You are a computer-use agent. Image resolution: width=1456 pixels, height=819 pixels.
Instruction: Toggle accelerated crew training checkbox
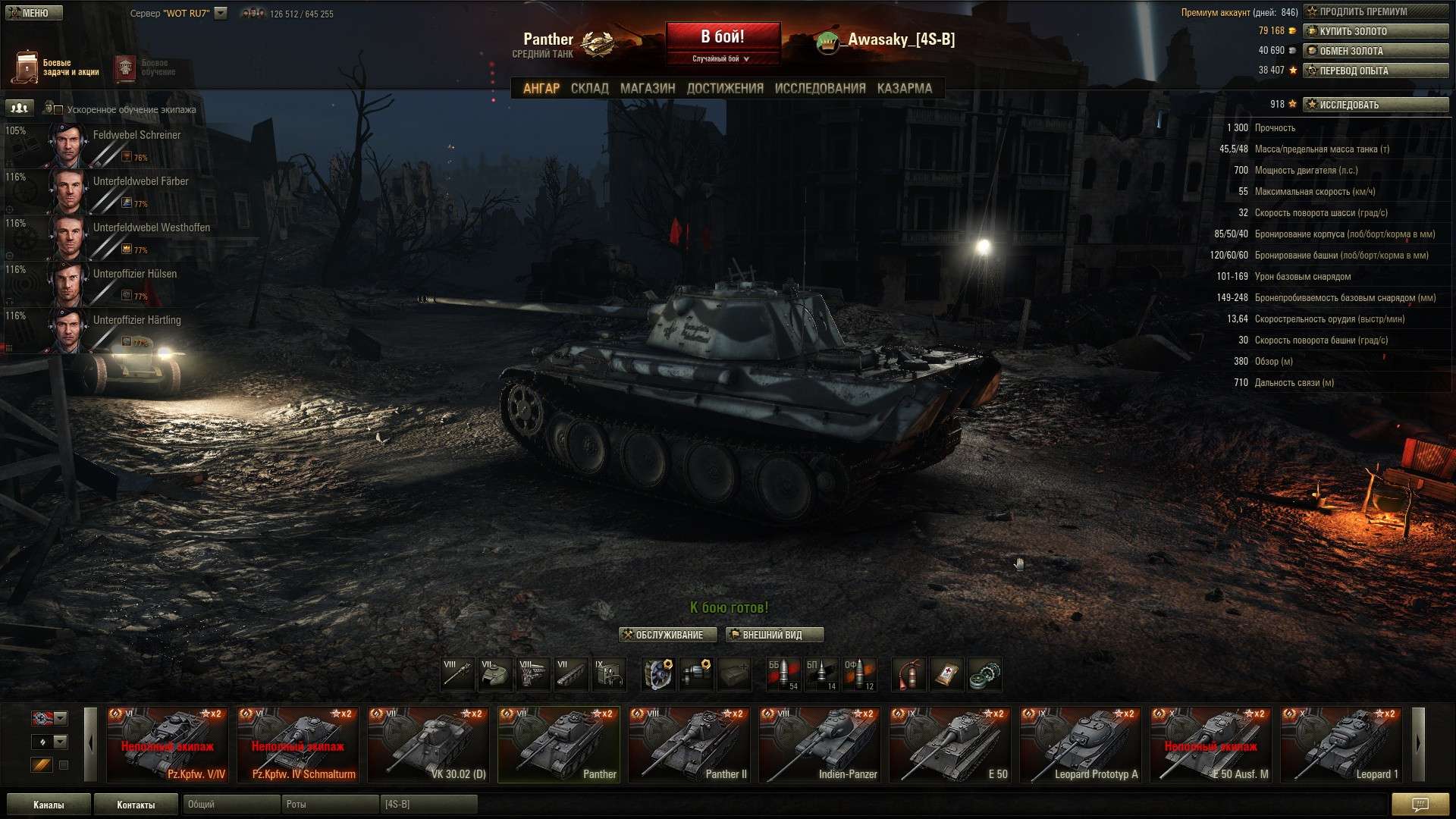pyautogui.click(x=58, y=110)
